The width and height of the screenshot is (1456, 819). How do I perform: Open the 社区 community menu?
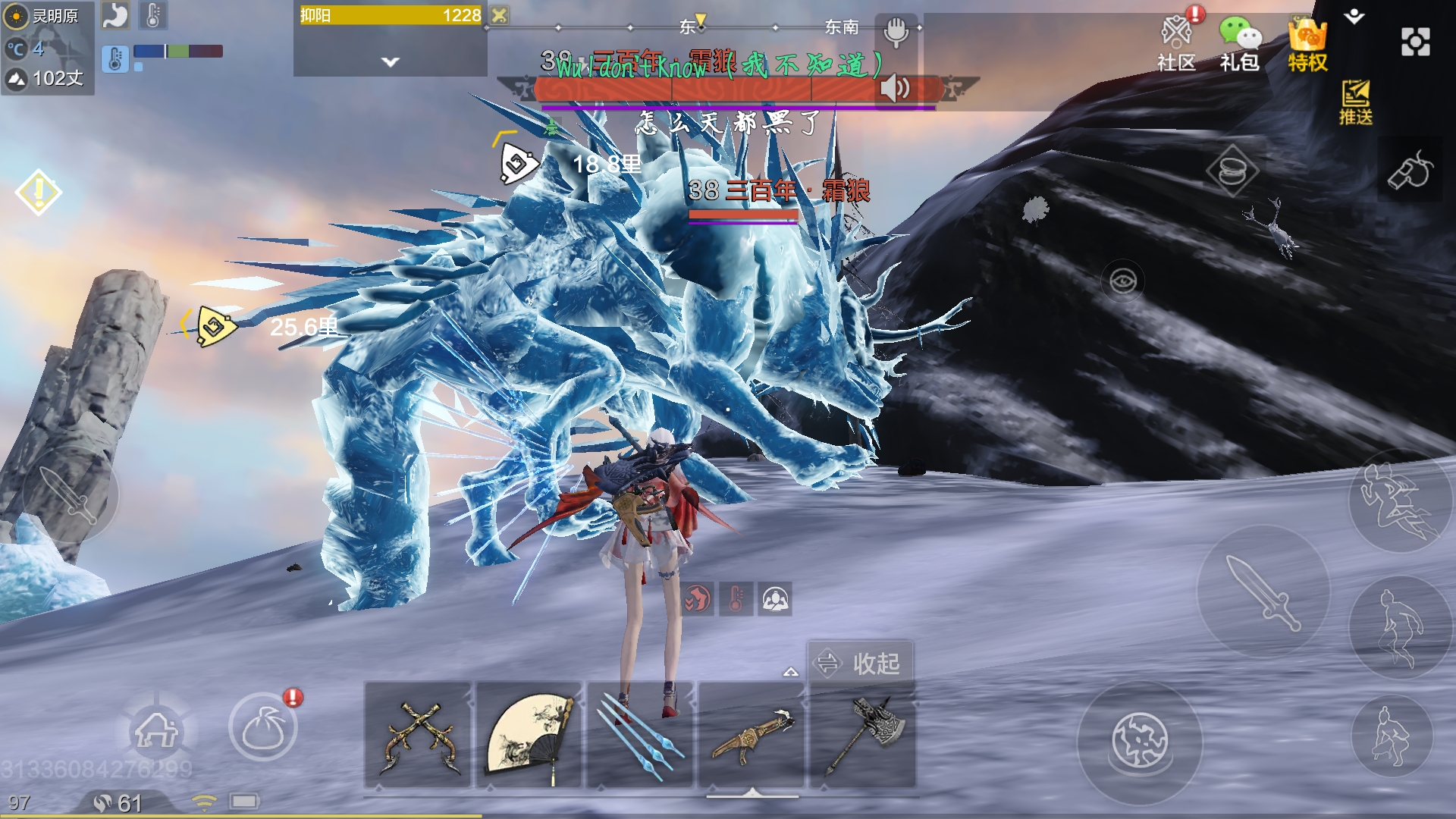1176,44
